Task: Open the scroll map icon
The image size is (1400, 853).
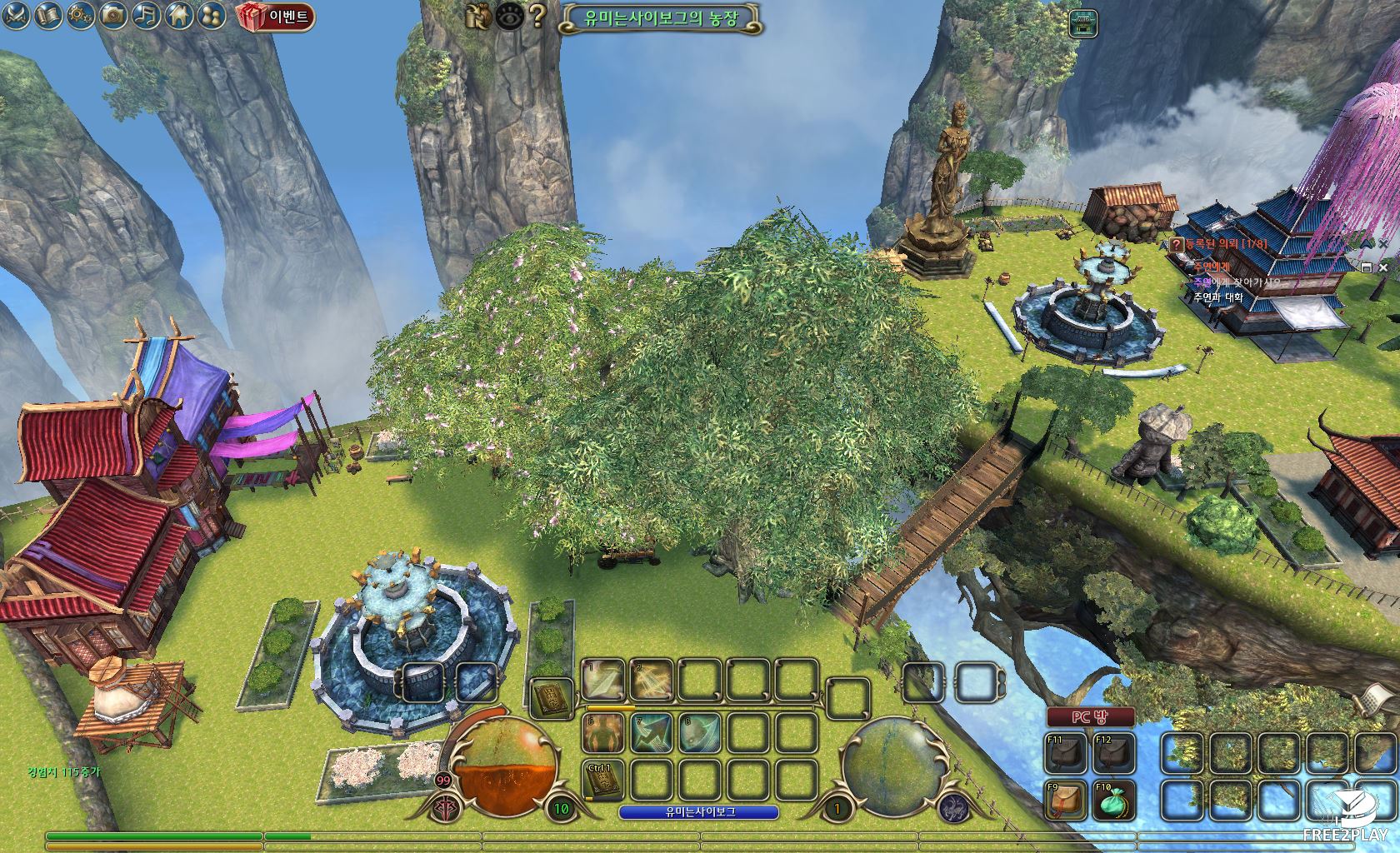Action: click(49, 15)
